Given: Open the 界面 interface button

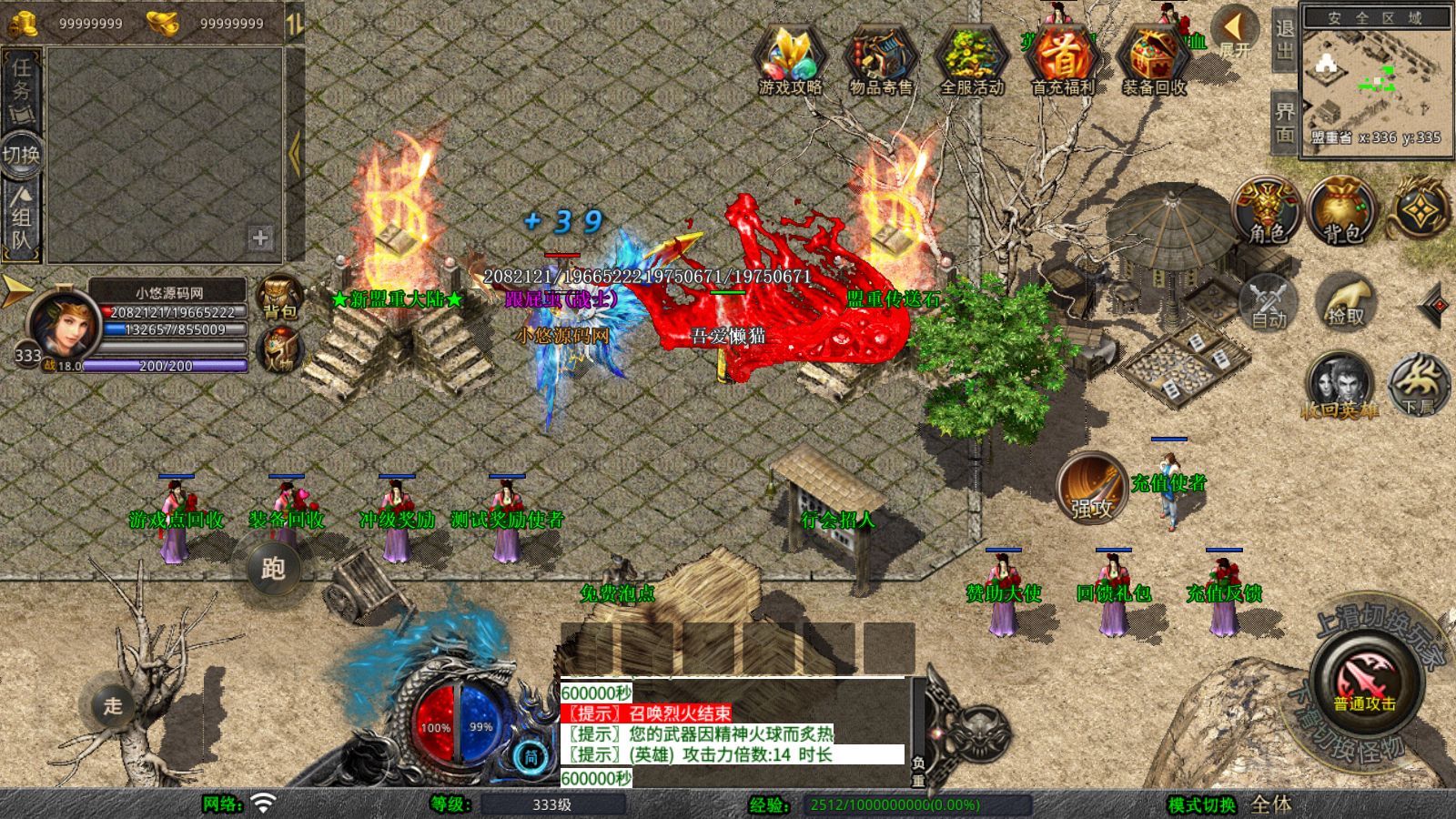Looking at the screenshot, I should (x=1284, y=122).
